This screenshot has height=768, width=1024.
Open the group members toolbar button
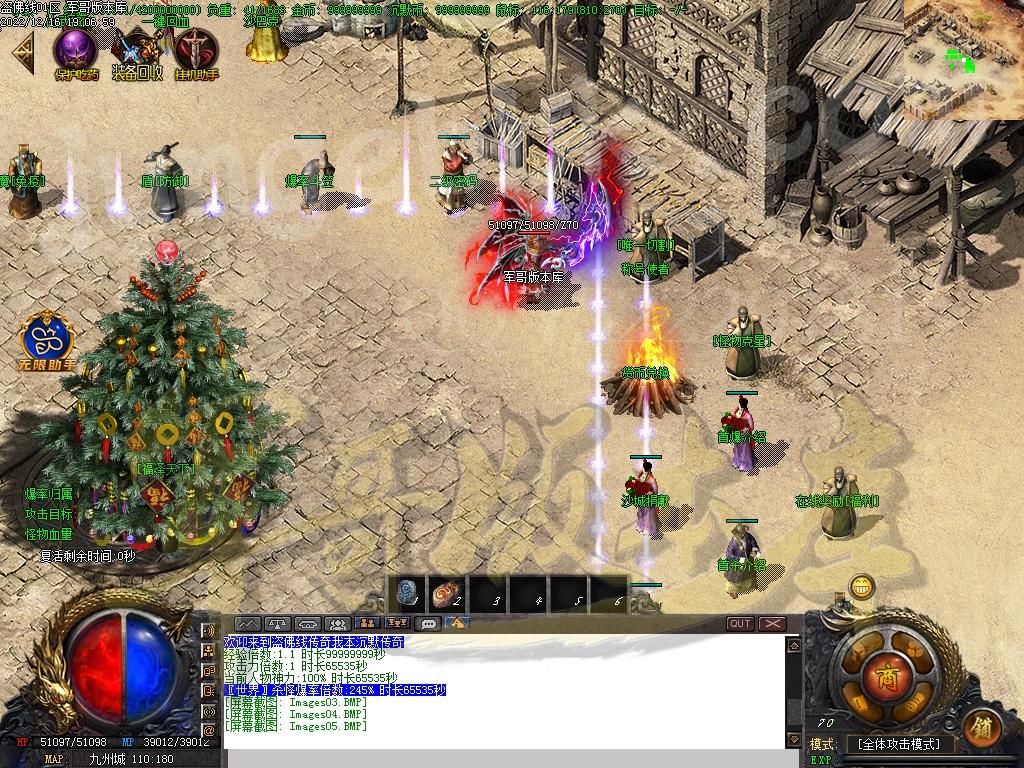click(x=337, y=624)
